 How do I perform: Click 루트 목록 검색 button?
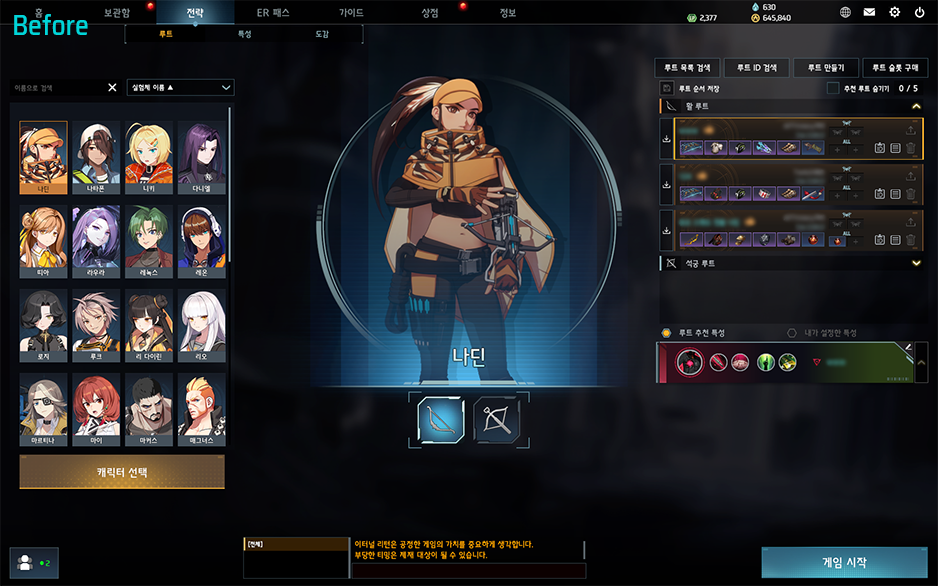click(x=687, y=68)
